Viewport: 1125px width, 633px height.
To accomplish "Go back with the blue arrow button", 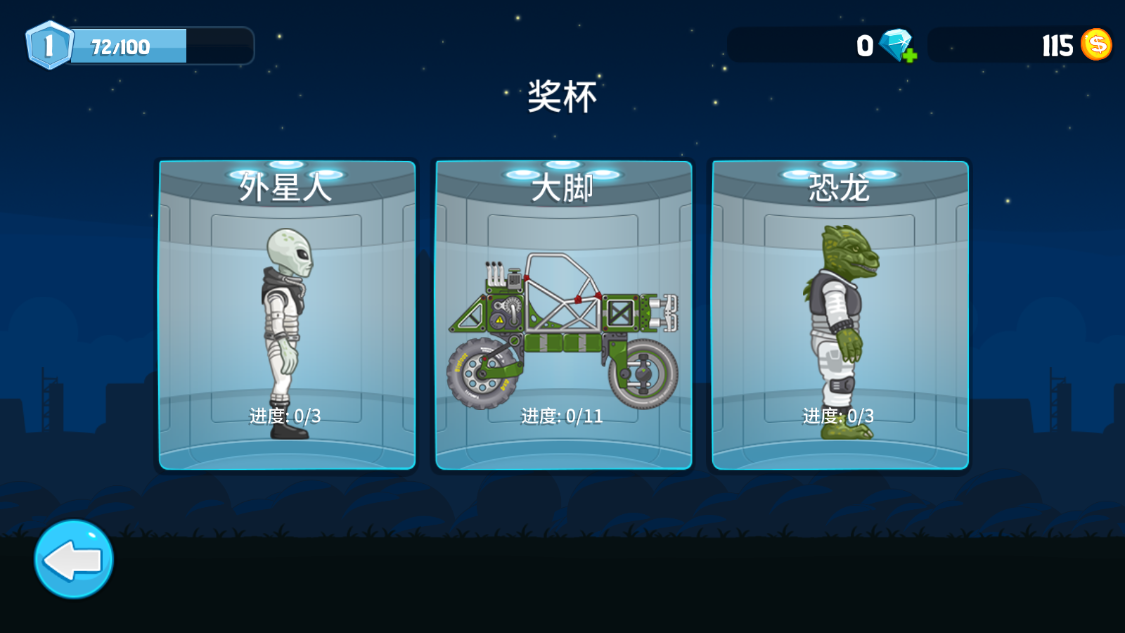I will (74, 559).
